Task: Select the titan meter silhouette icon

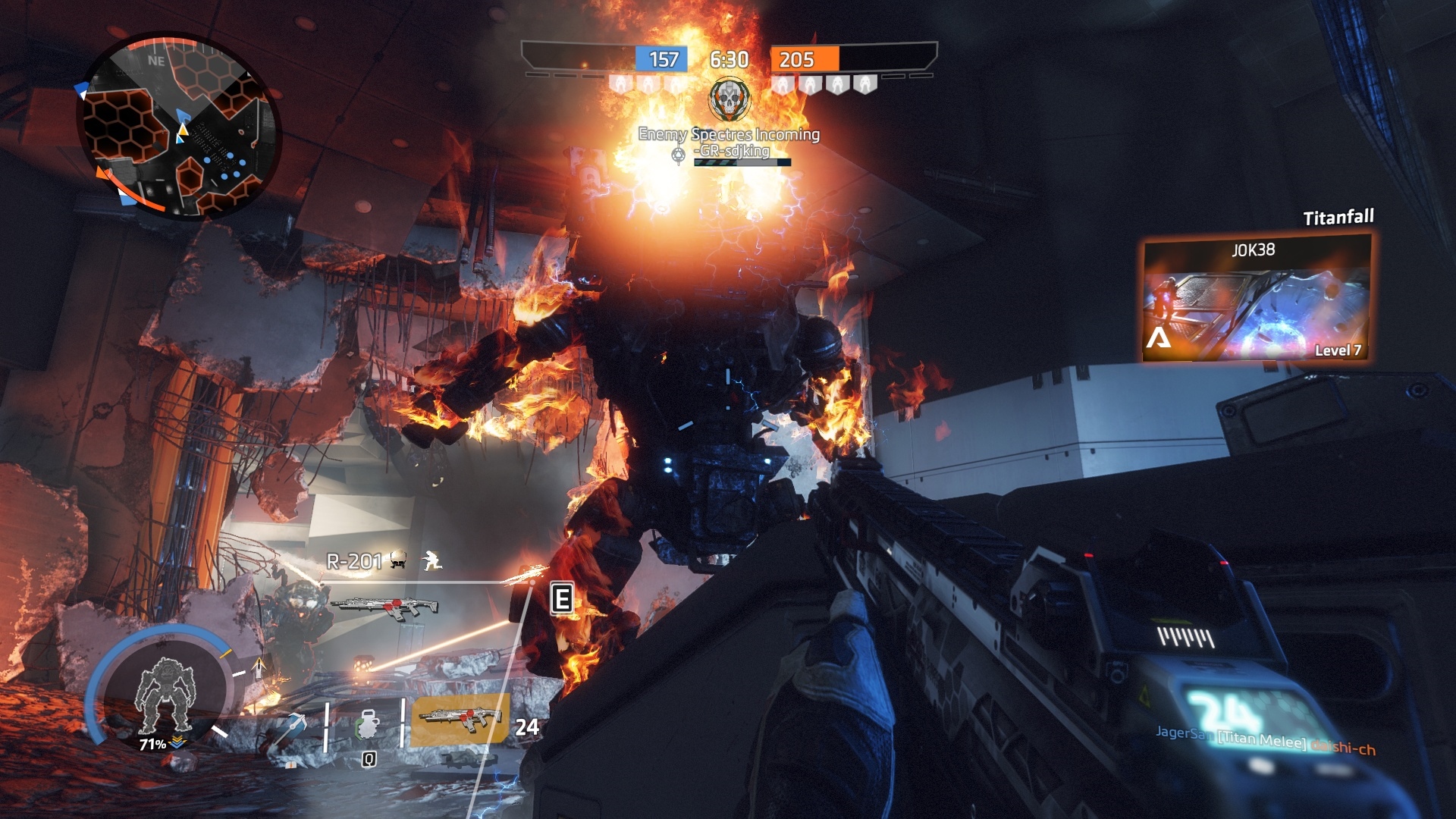Action: [165, 695]
